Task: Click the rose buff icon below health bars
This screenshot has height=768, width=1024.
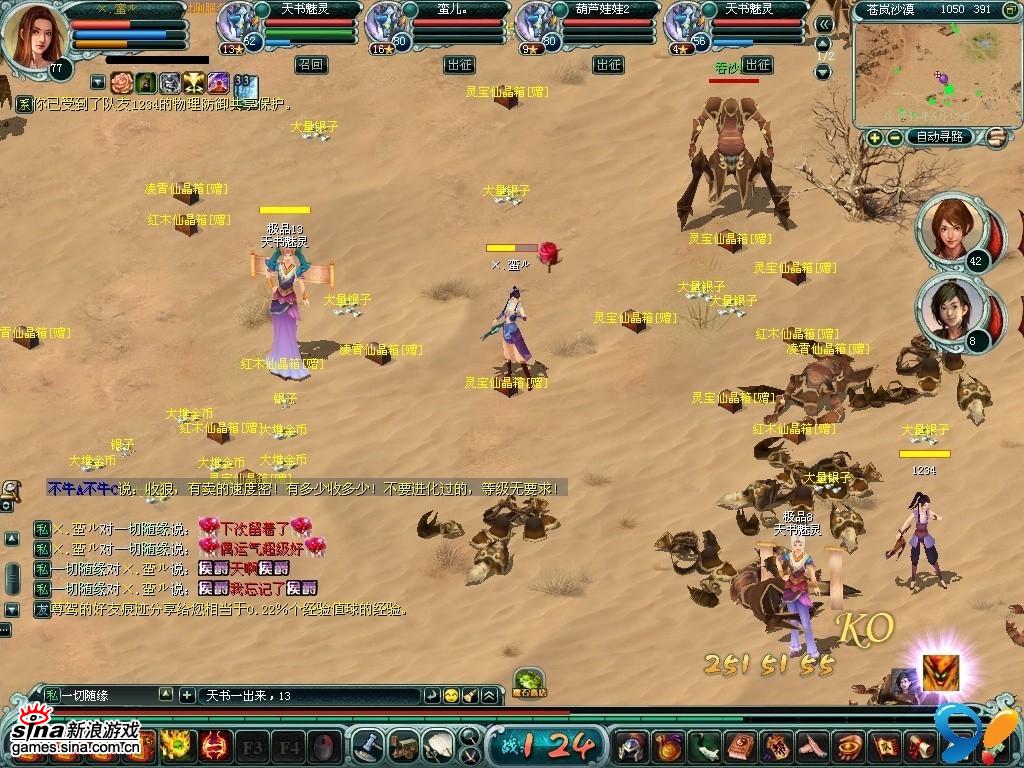Action: click(122, 82)
